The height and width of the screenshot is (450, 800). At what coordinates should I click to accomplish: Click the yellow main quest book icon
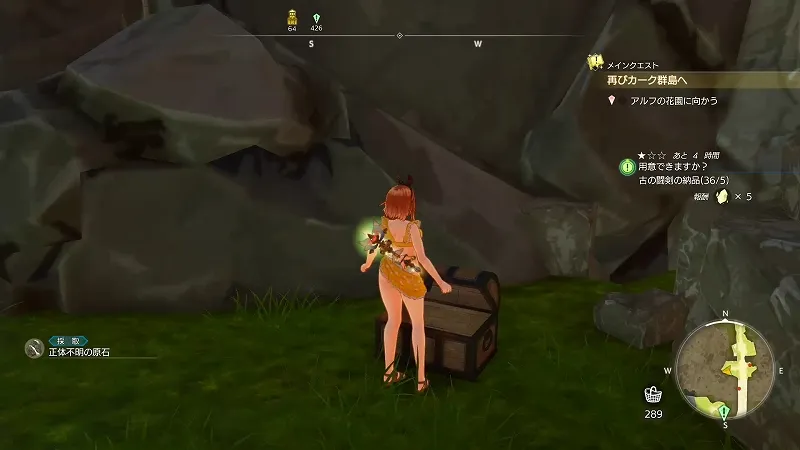595,62
